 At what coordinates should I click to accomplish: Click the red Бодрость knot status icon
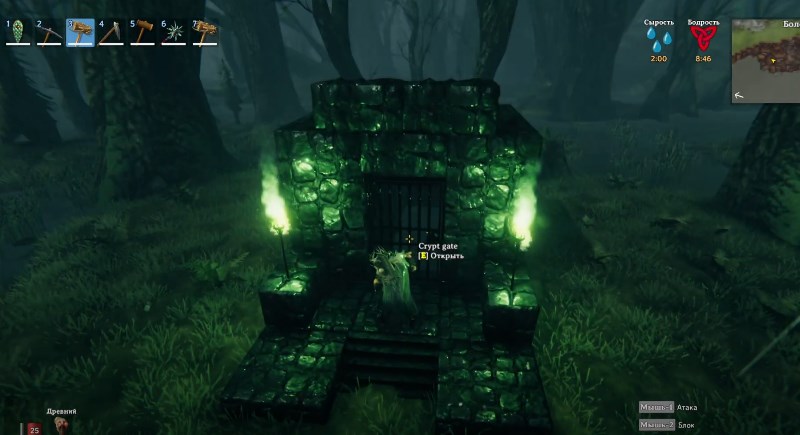[x=703, y=40]
